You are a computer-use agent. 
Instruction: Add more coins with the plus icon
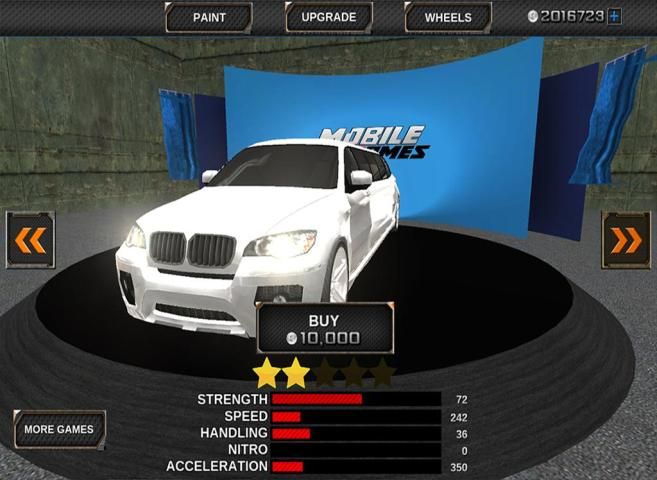pos(614,16)
